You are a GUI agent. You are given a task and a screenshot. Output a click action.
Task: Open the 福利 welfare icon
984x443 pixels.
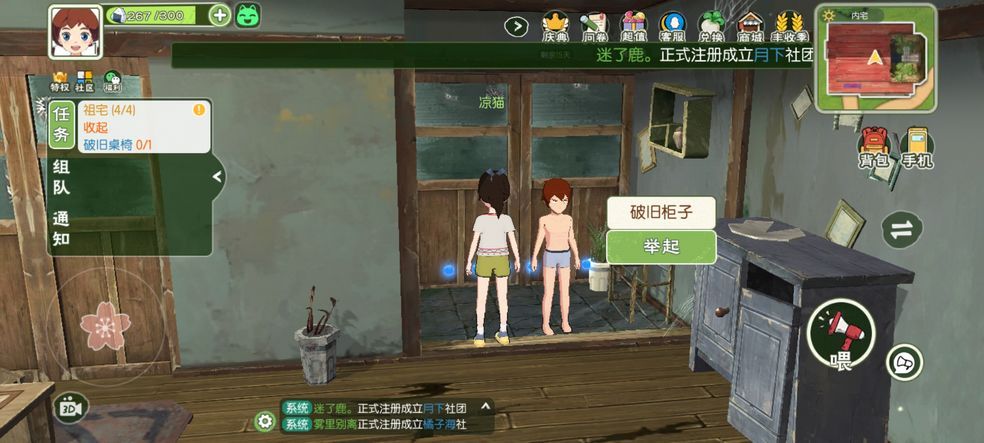[x=113, y=82]
